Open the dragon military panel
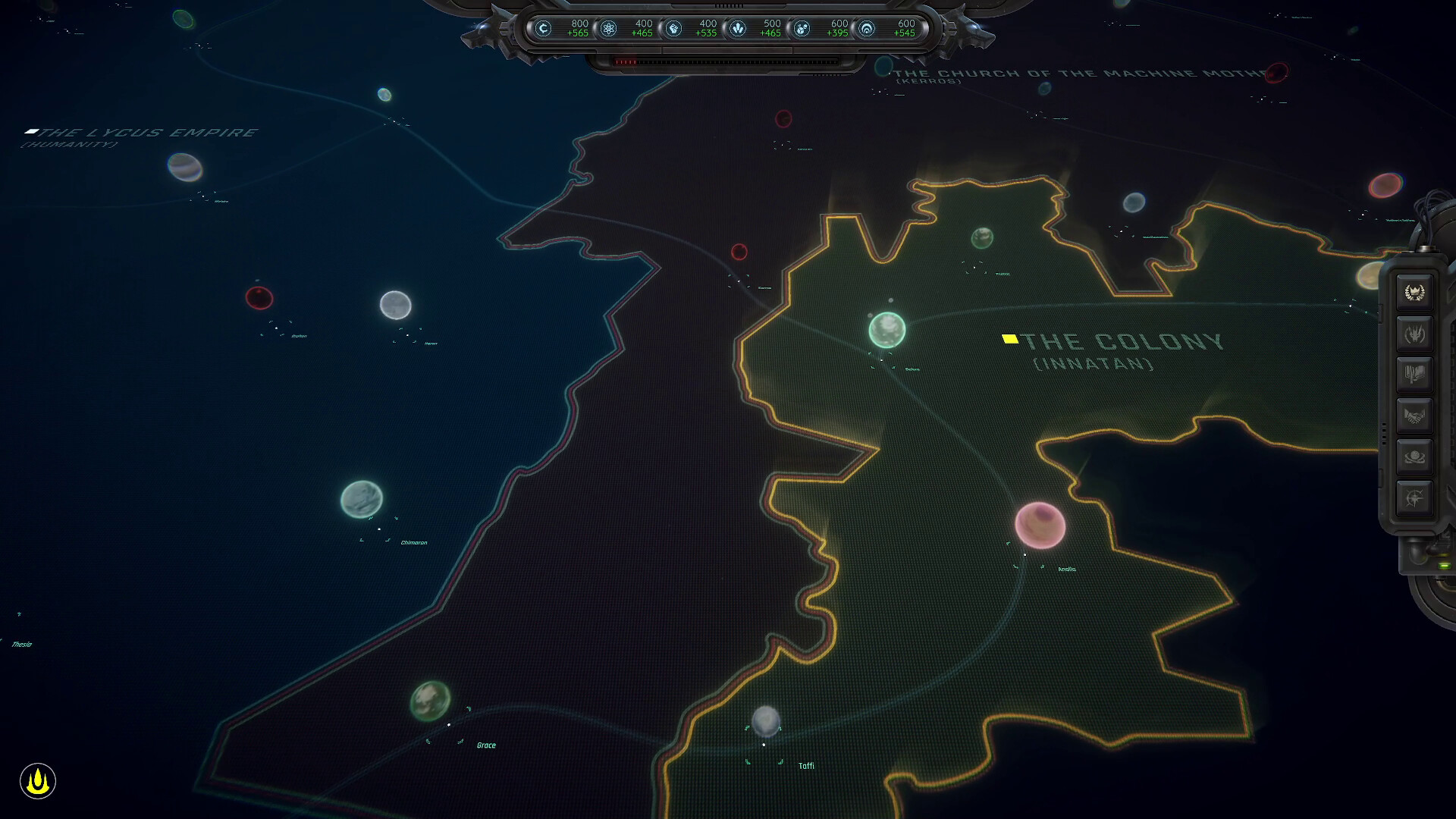Viewport: 1456px width, 819px height. coord(1414,334)
